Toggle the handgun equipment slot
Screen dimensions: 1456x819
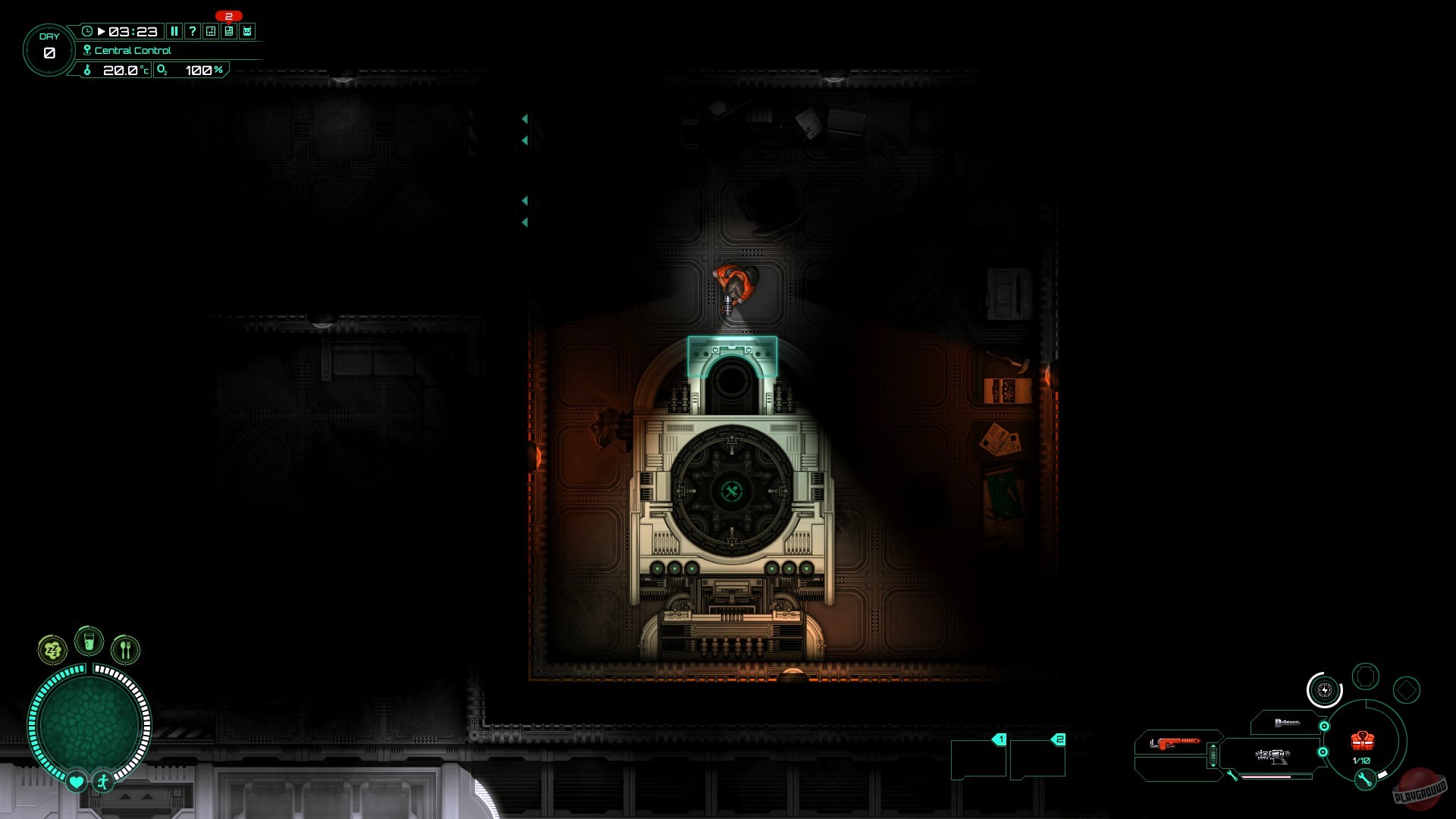(x=1272, y=757)
